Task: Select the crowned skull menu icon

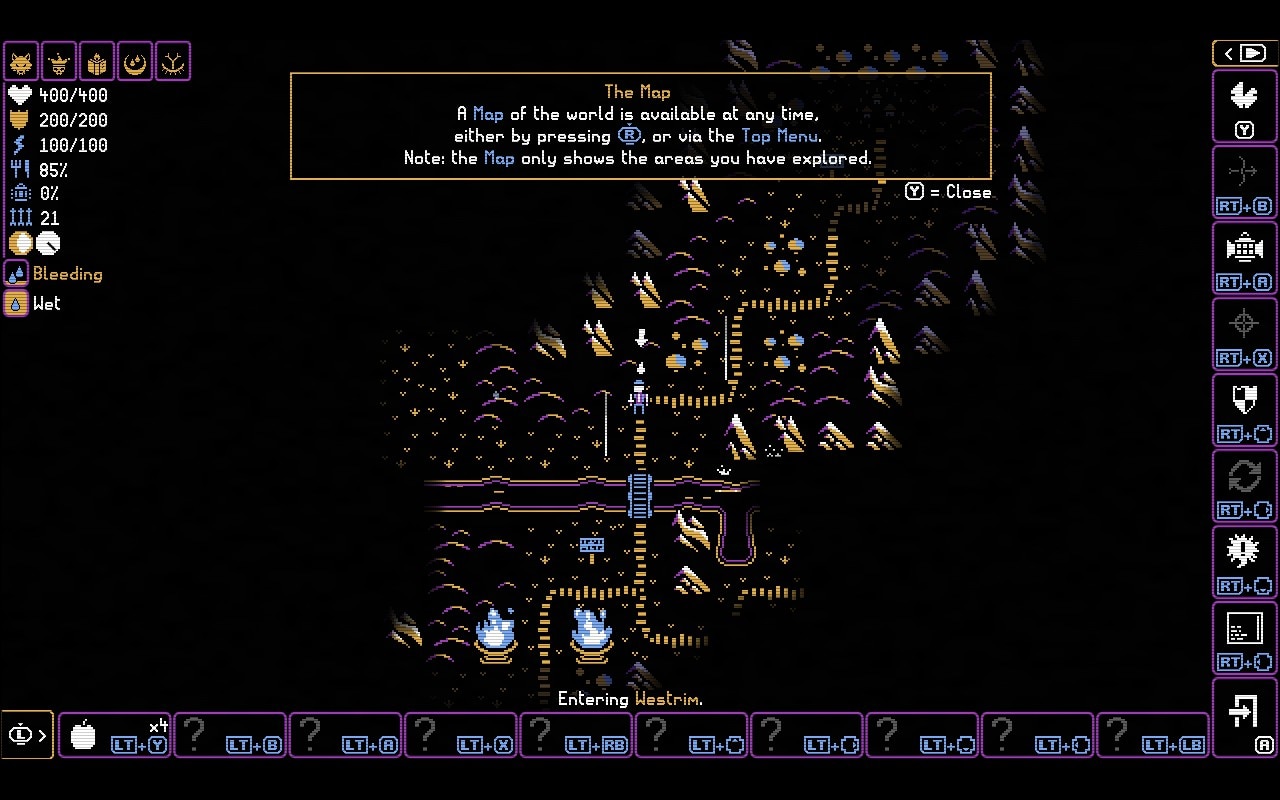Action: (59, 62)
